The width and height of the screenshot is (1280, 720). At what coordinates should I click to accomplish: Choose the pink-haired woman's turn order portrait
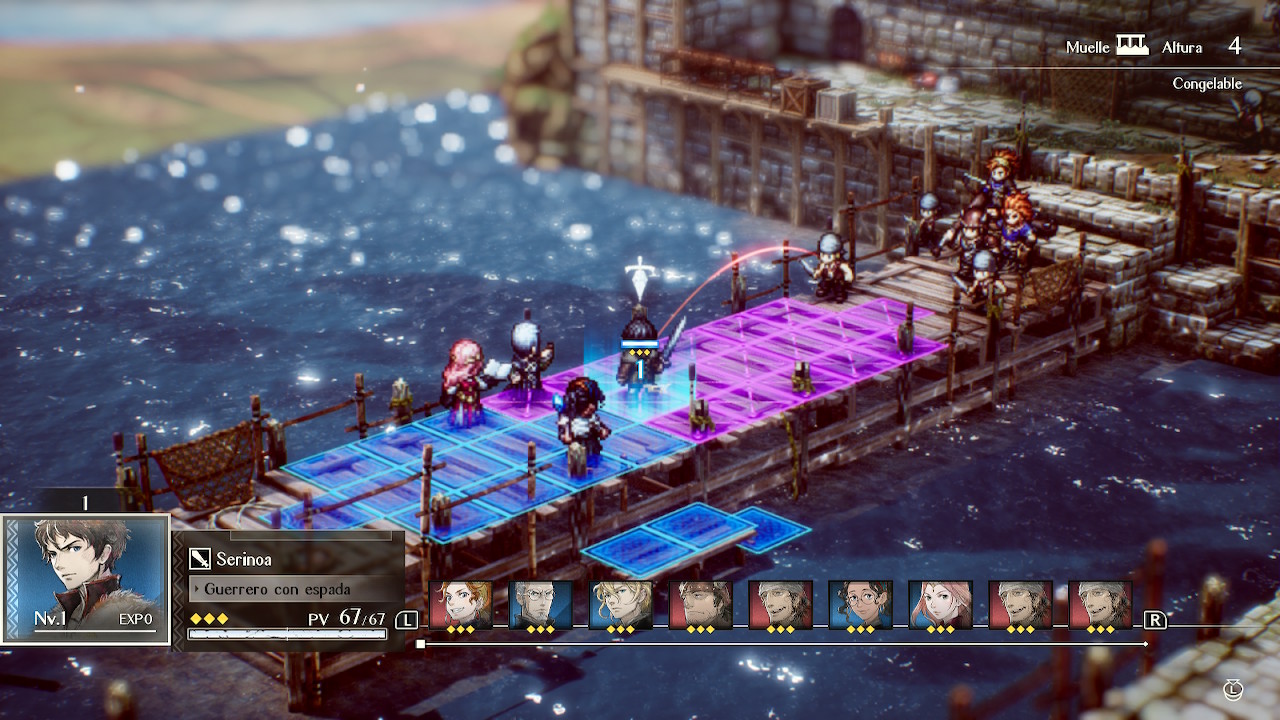click(940, 605)
